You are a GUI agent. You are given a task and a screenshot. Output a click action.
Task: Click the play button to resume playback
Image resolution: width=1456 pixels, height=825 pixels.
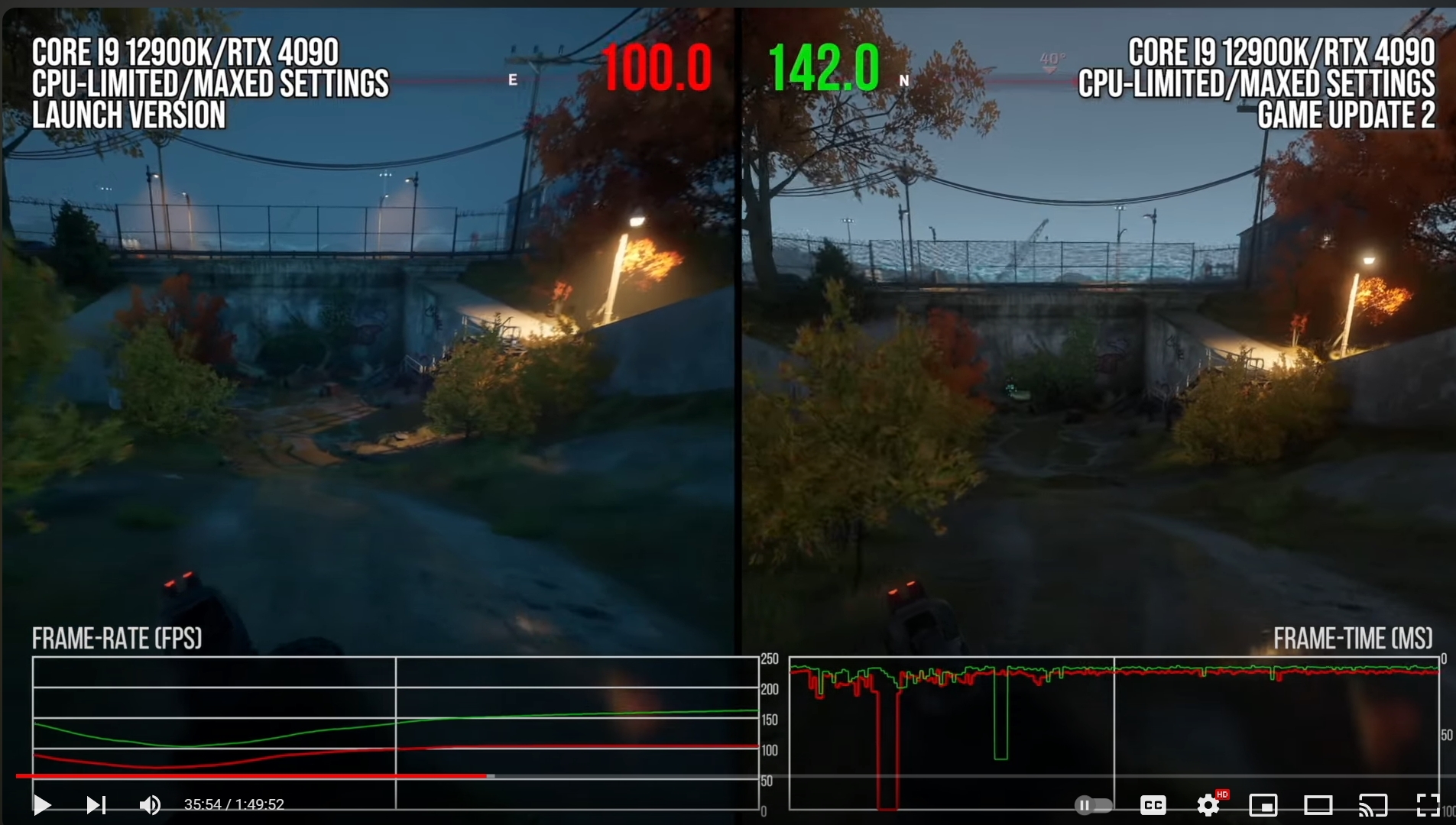pos(42,804)
